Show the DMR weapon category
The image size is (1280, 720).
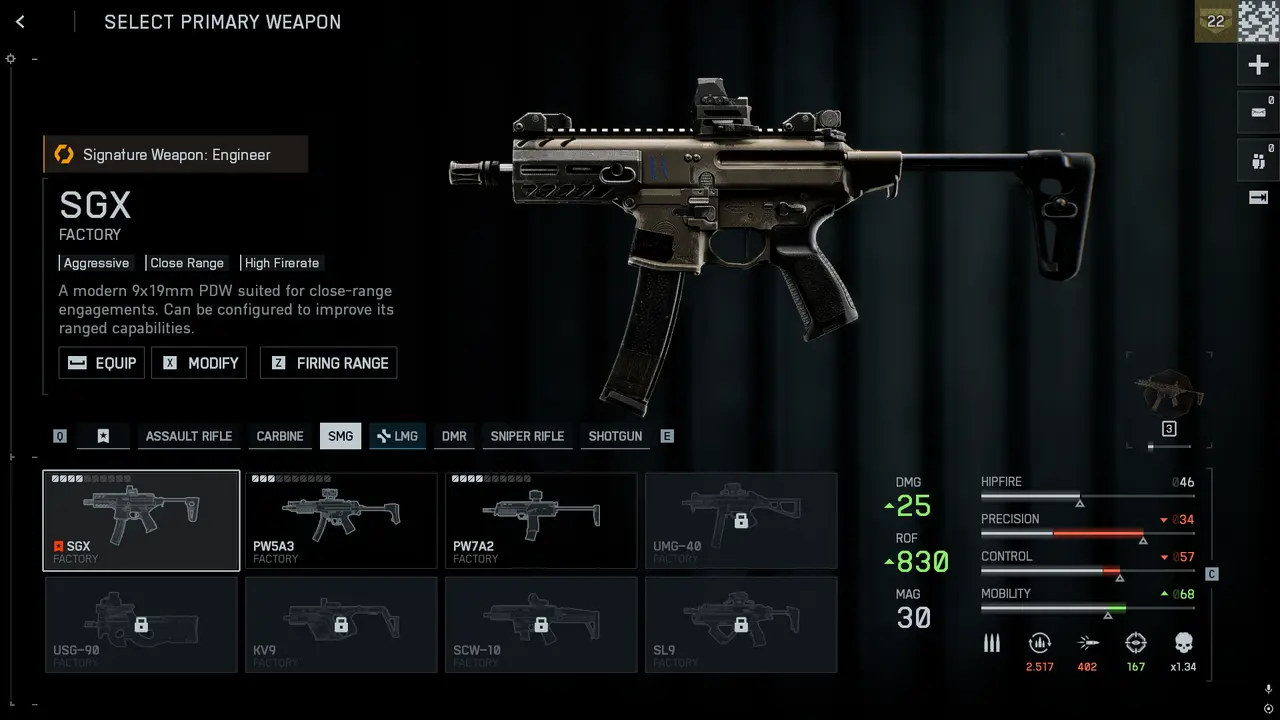pos(454,436)
